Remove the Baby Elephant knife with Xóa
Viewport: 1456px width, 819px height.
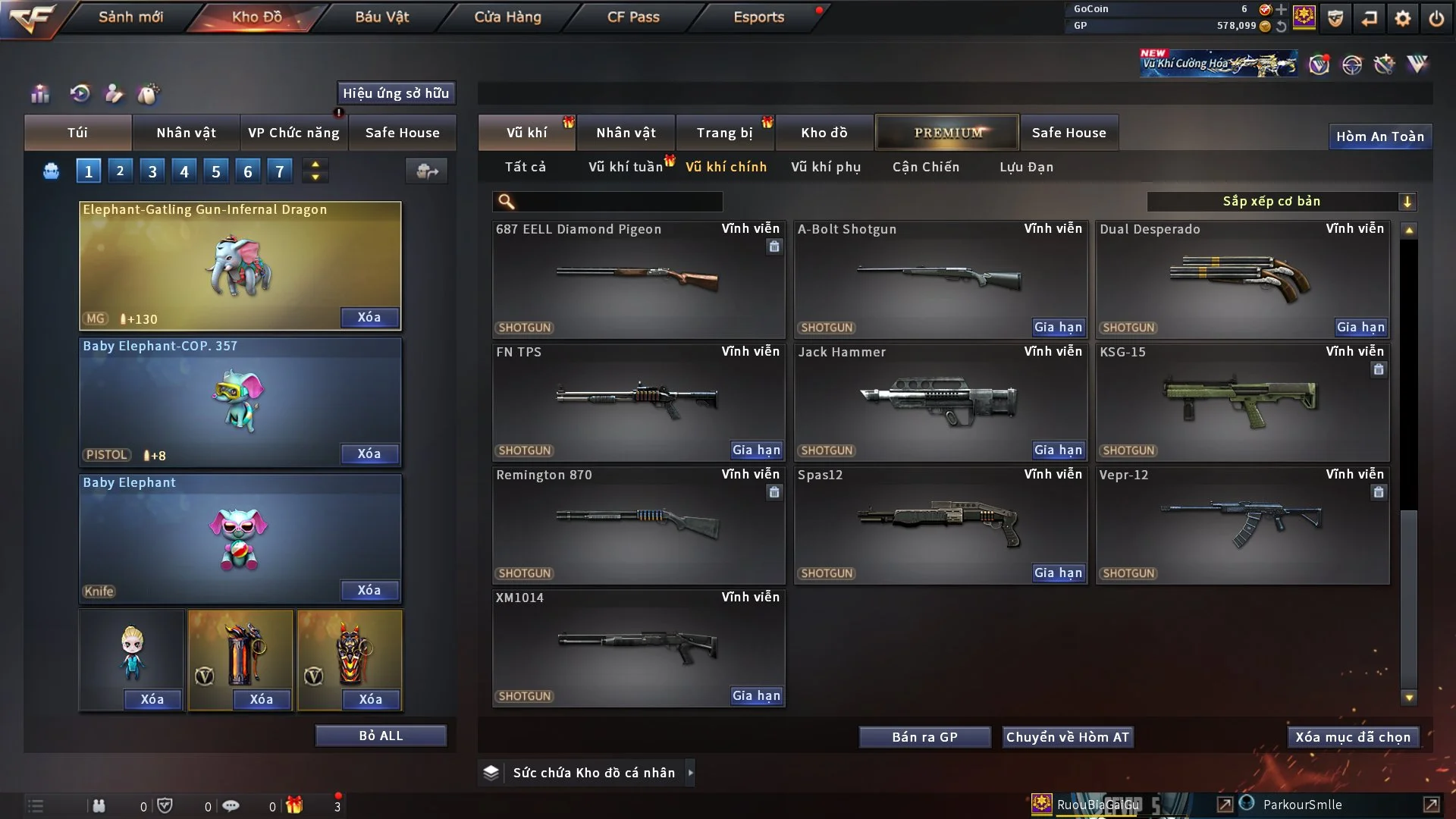(369, 590)
